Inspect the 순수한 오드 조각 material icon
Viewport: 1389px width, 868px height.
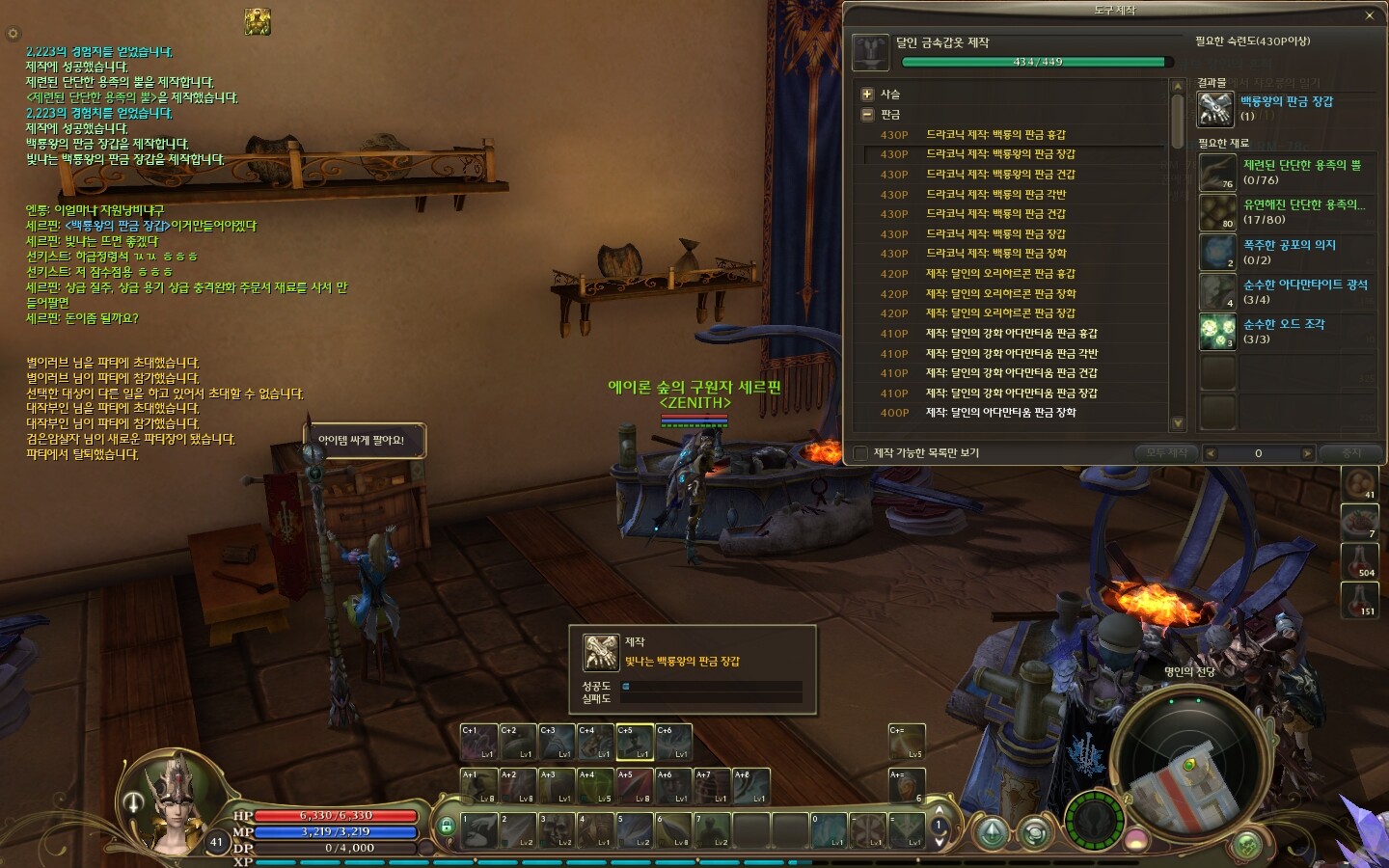[1217, 332]
